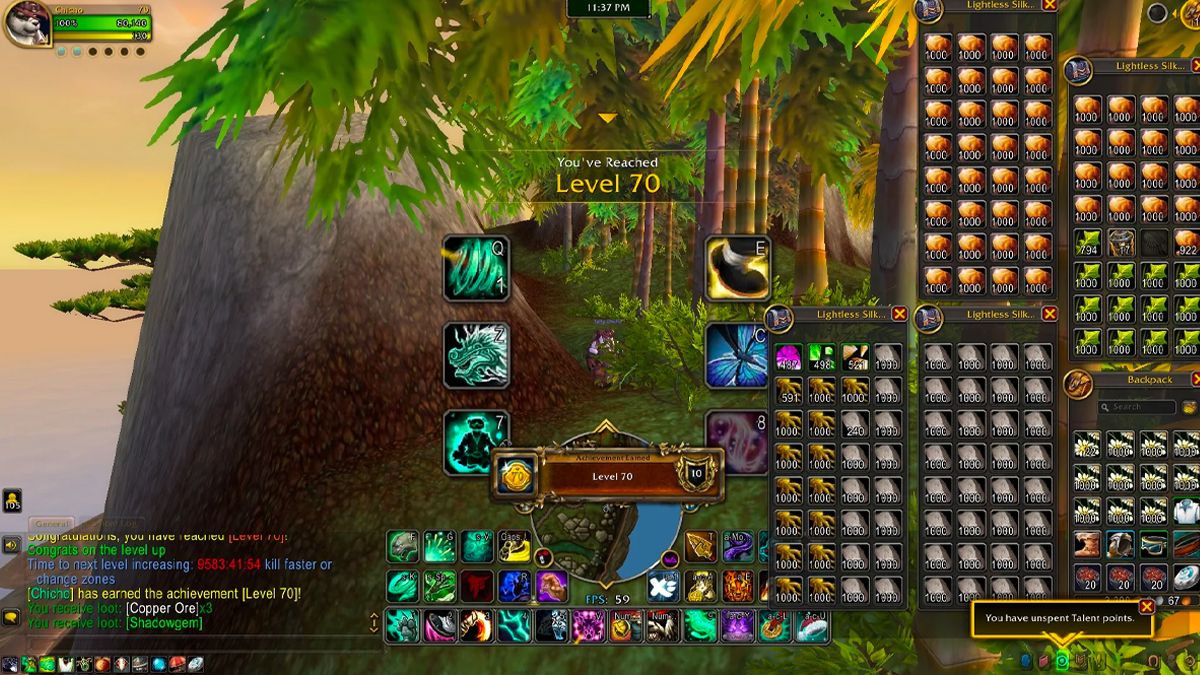Activate the meditating monk ability bound to 7
The image size is (1200, 675).
tap(476, 441)
